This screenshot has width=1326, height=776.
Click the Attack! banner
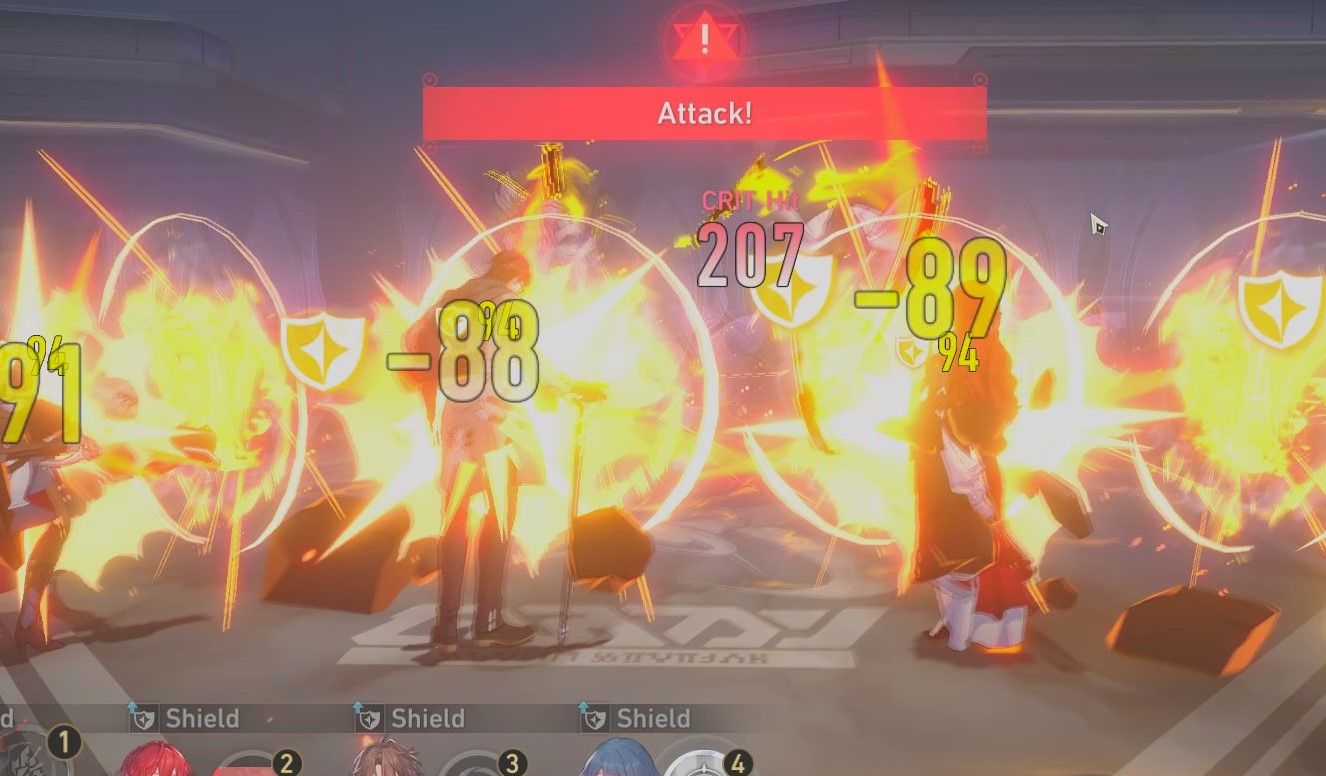(703, 113)
